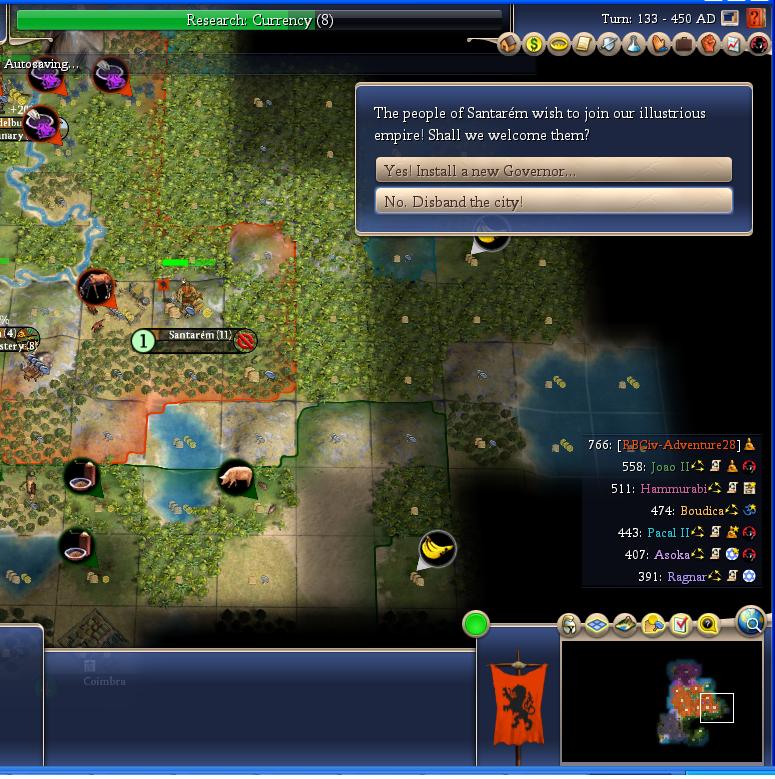Accept Santarém with 'Yes! Install a new Governor...'
Viewport: 775px width, 779px height.
point(553,170)
